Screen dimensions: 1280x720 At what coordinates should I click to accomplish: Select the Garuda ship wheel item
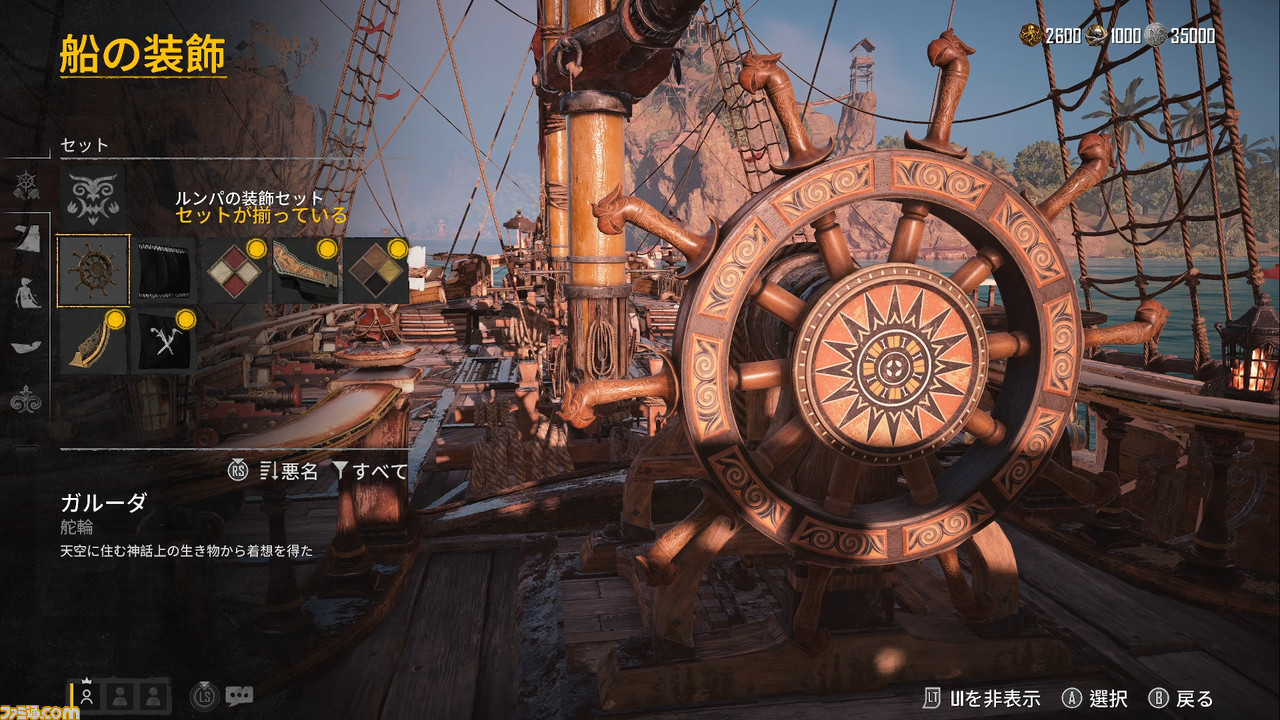(94, 270)
